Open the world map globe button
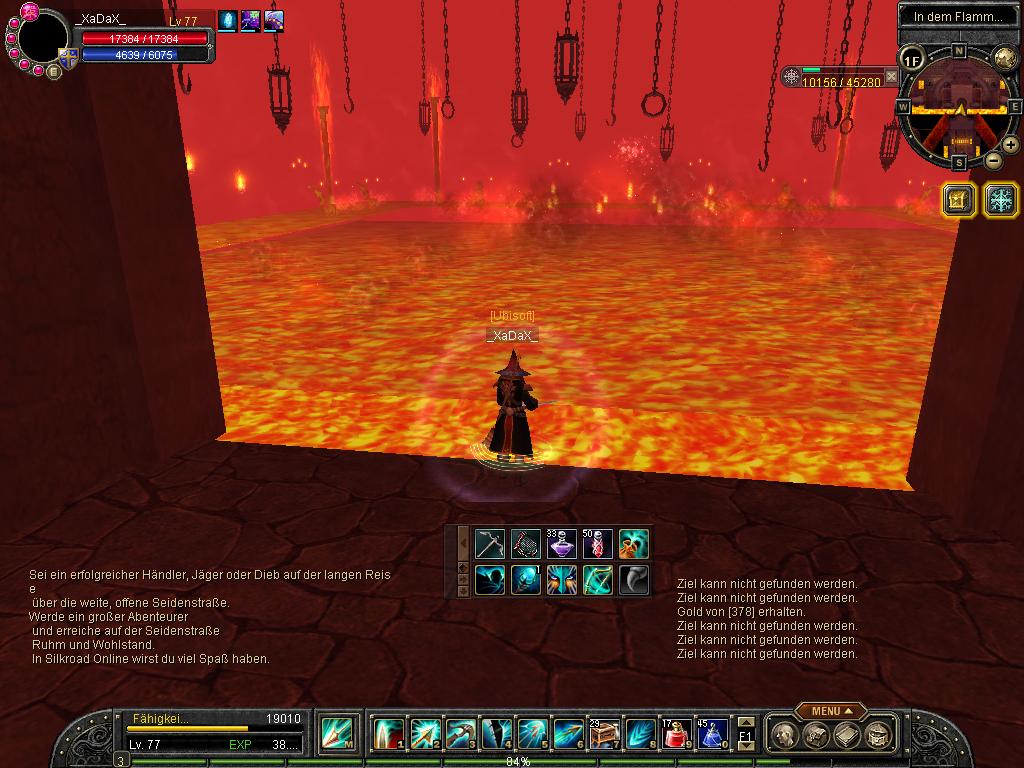 tap(1004, 59)
